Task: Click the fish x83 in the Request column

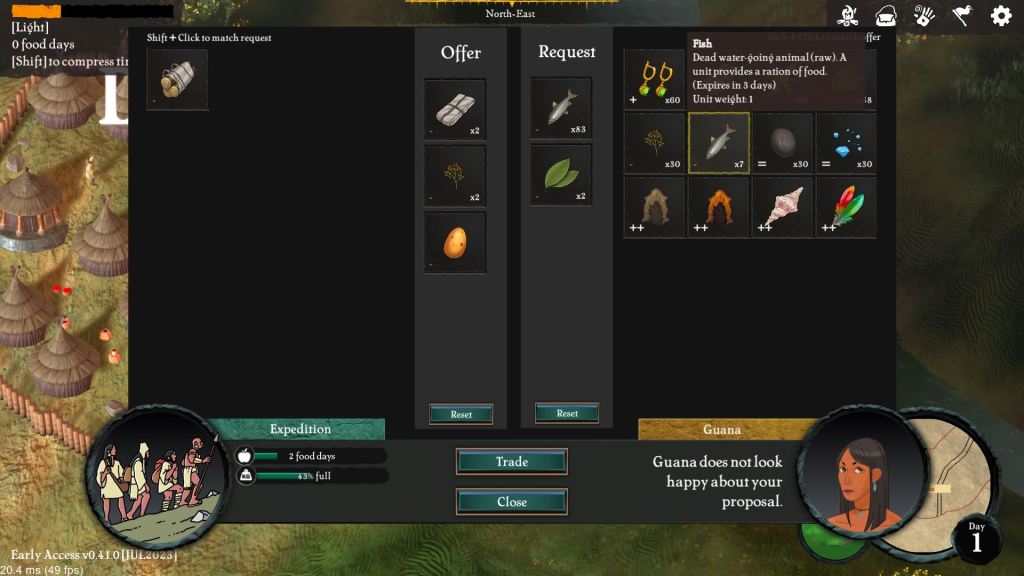Action: point(561,108)
